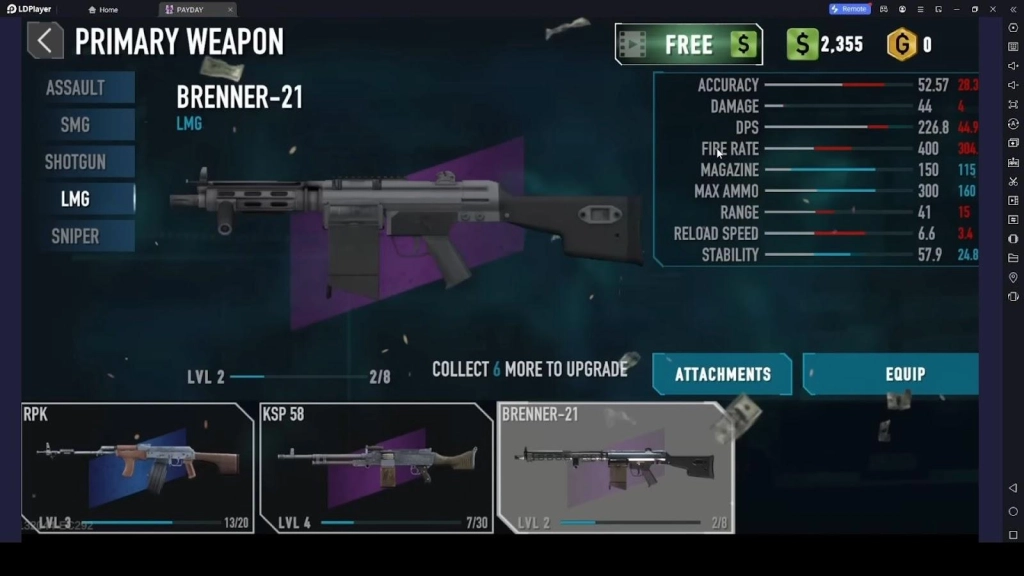Click the gold G coin icon
The height and width of the screenshot is (576, 1024).
tap(902, 44)
